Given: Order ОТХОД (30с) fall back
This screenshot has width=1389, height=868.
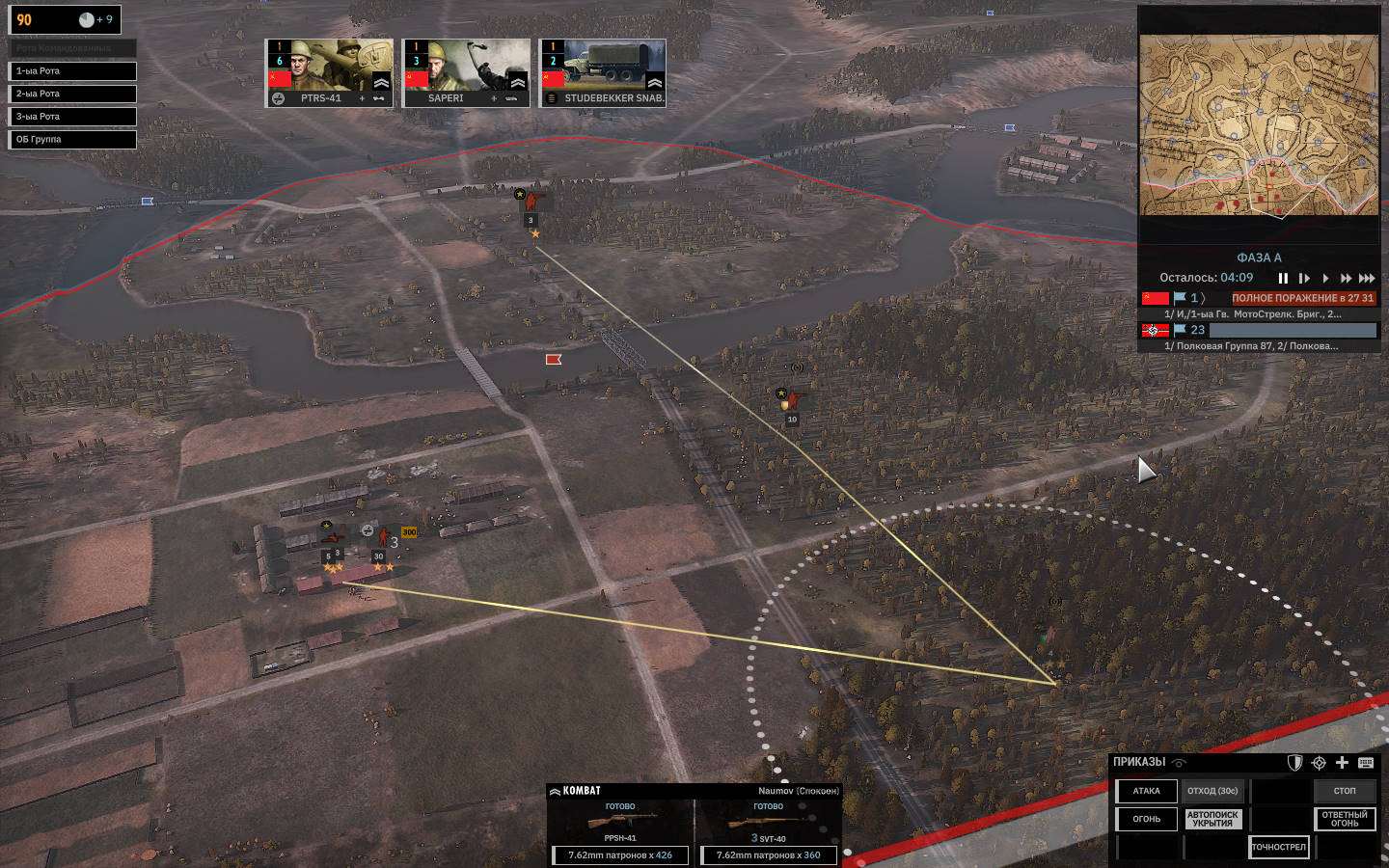Looking at the screenshot, I should point(1212,791).
